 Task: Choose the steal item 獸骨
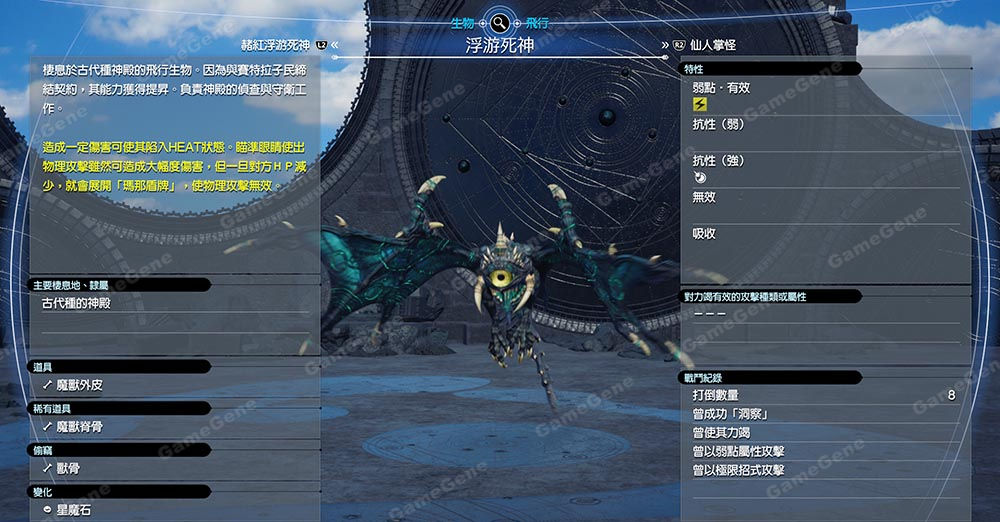pos(68,468)
